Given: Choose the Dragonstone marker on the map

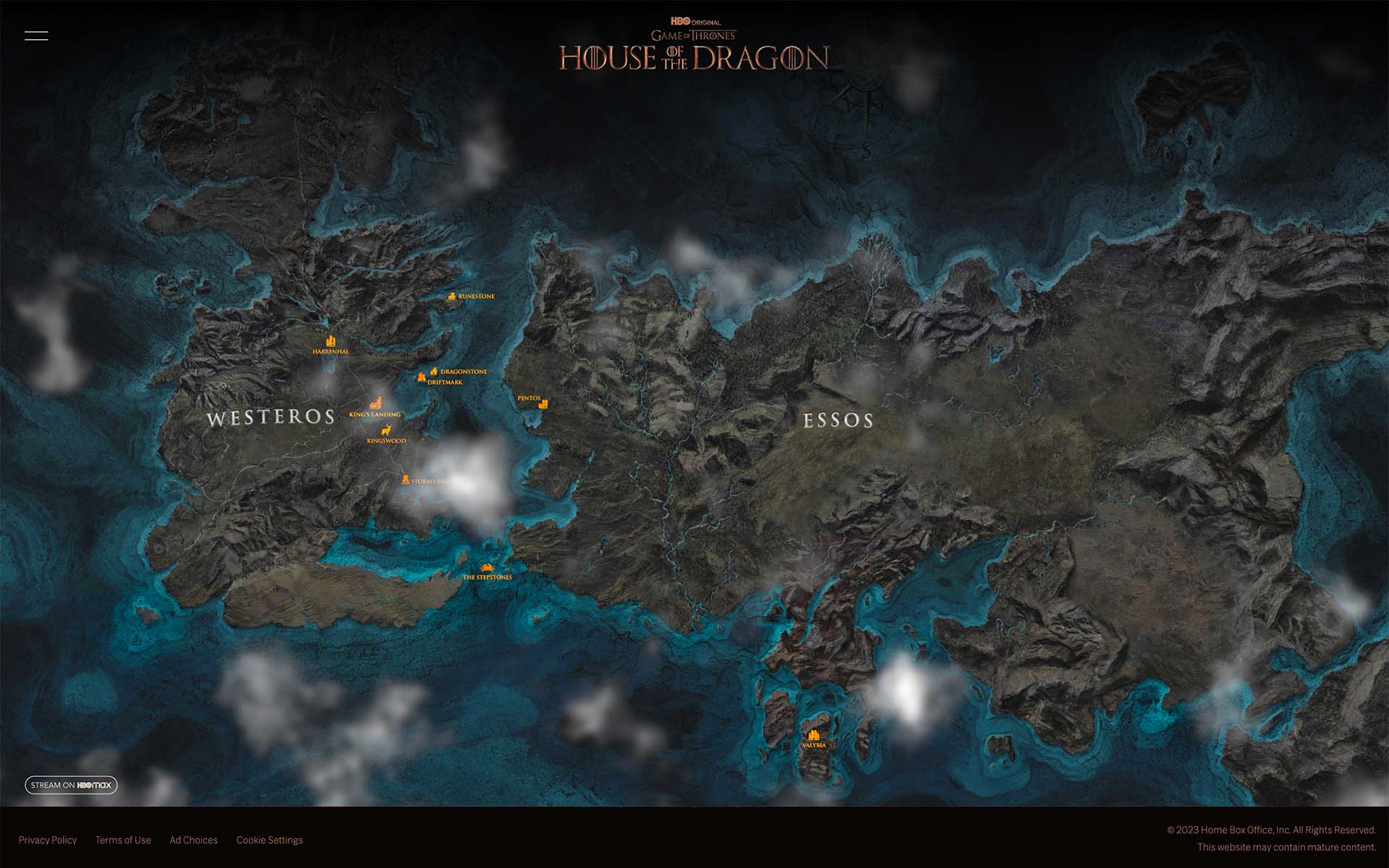Looking at the screenshot, I should tap(434, 371).
